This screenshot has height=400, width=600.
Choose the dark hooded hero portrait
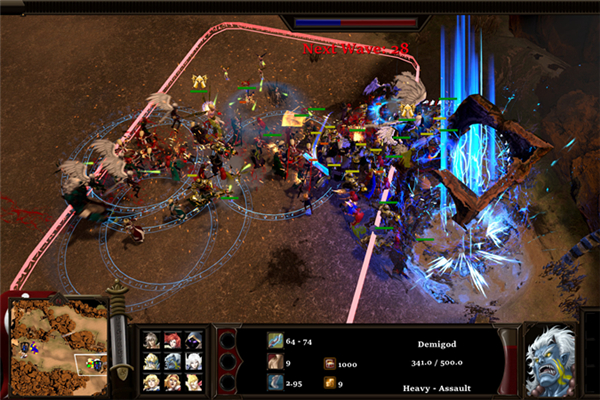194,340
